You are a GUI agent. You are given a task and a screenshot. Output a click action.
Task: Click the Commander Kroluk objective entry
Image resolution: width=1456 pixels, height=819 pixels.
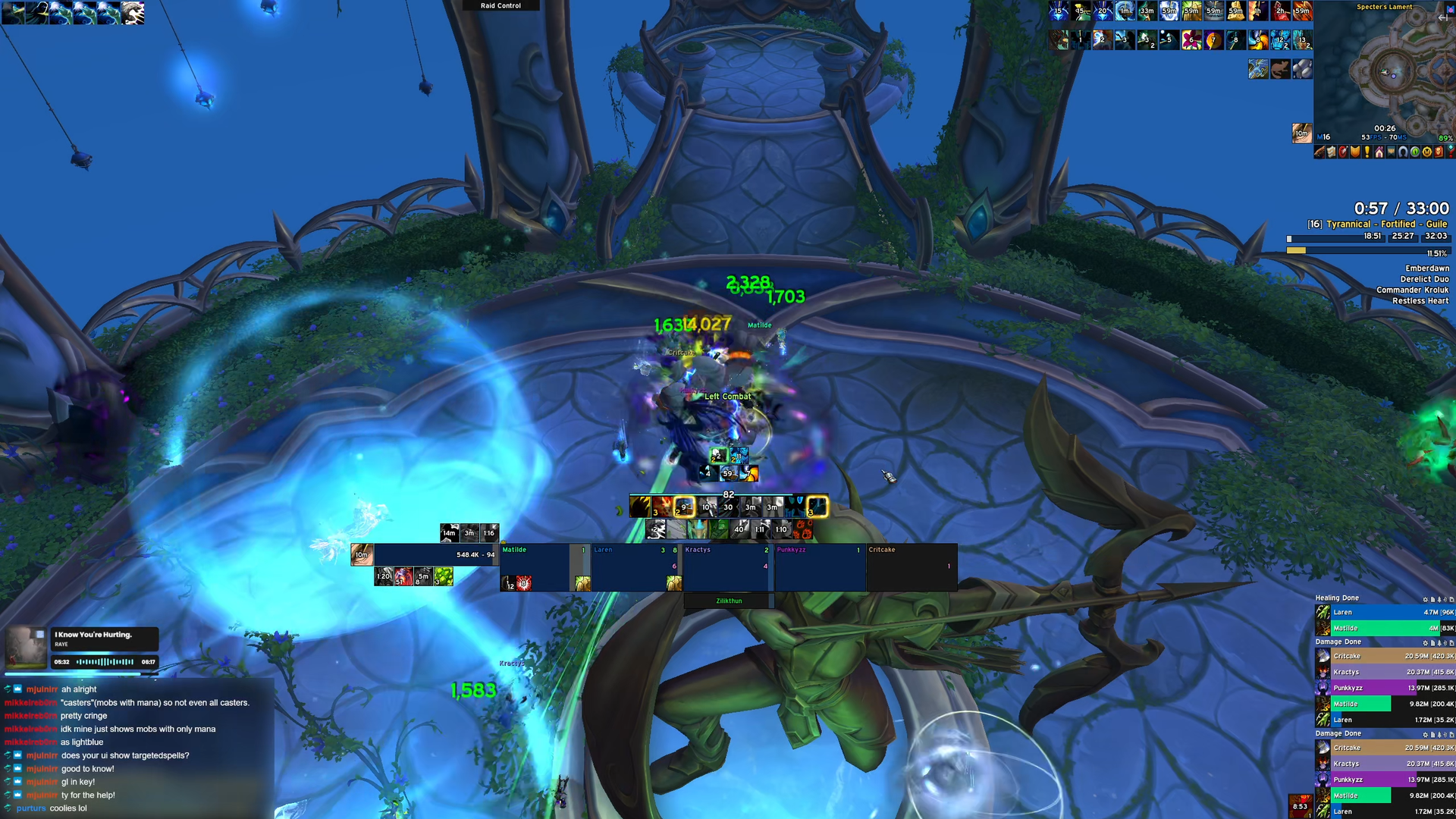[x=1412, y=290]
